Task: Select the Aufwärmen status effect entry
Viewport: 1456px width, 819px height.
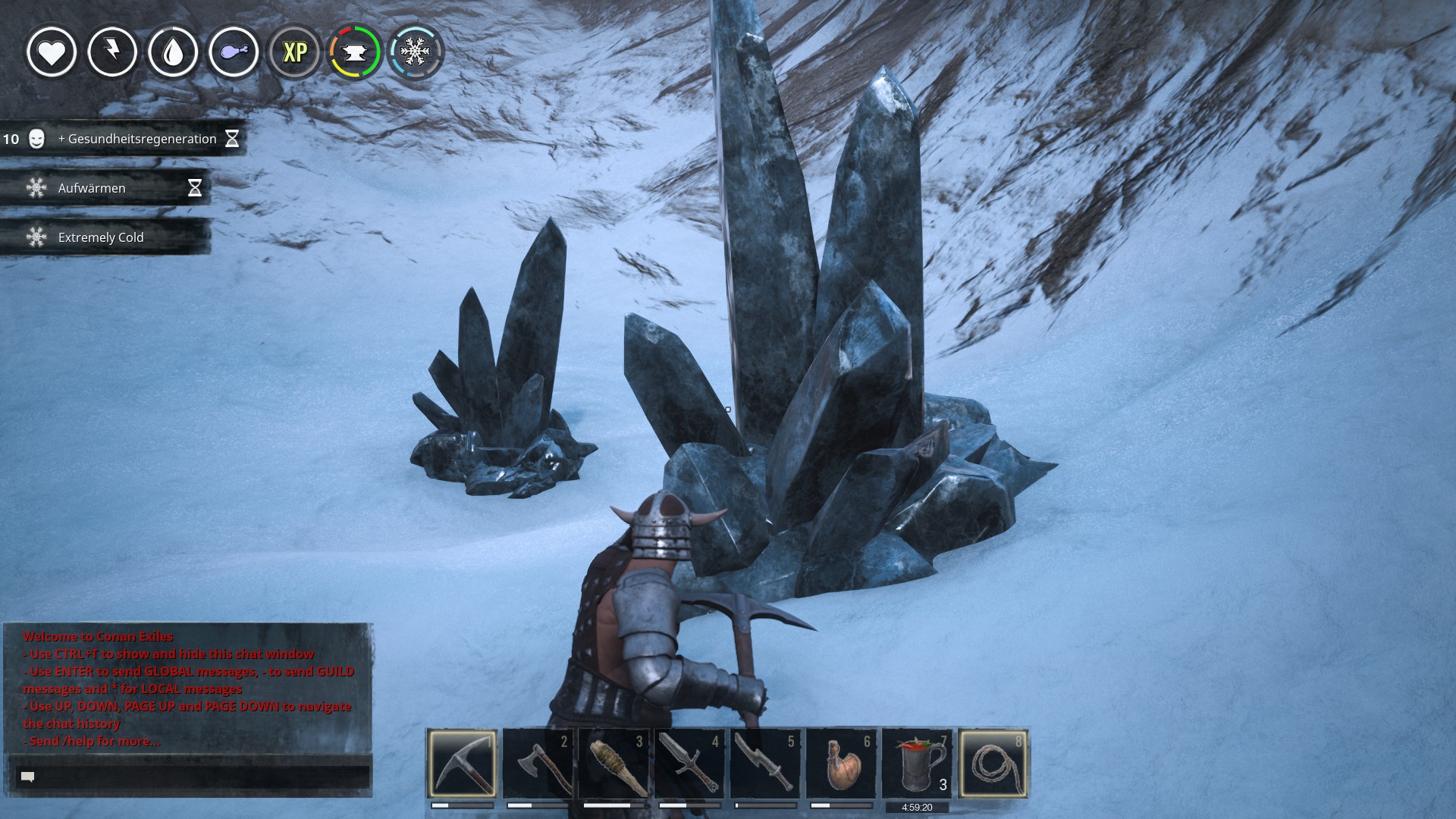Action: tap(105, 188)
